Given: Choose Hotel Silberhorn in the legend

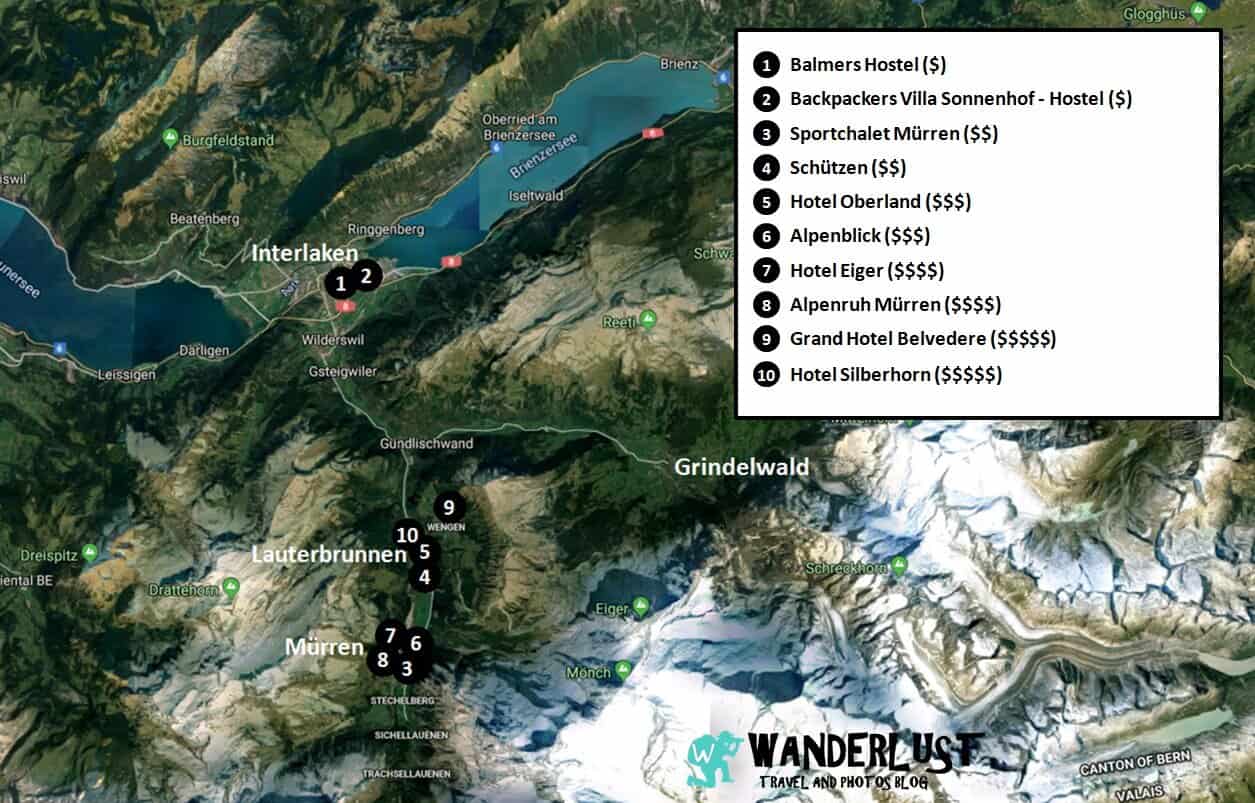Looking at the screenshot, I should [x=895, y=375].
